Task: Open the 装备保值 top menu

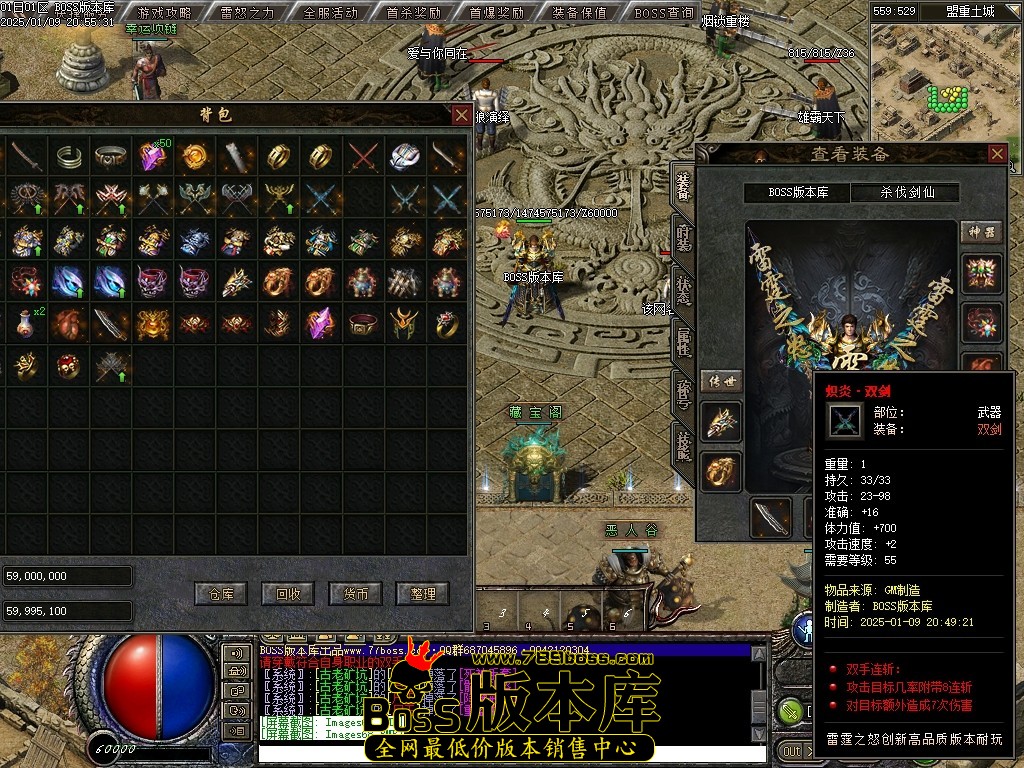Action: 579,13
